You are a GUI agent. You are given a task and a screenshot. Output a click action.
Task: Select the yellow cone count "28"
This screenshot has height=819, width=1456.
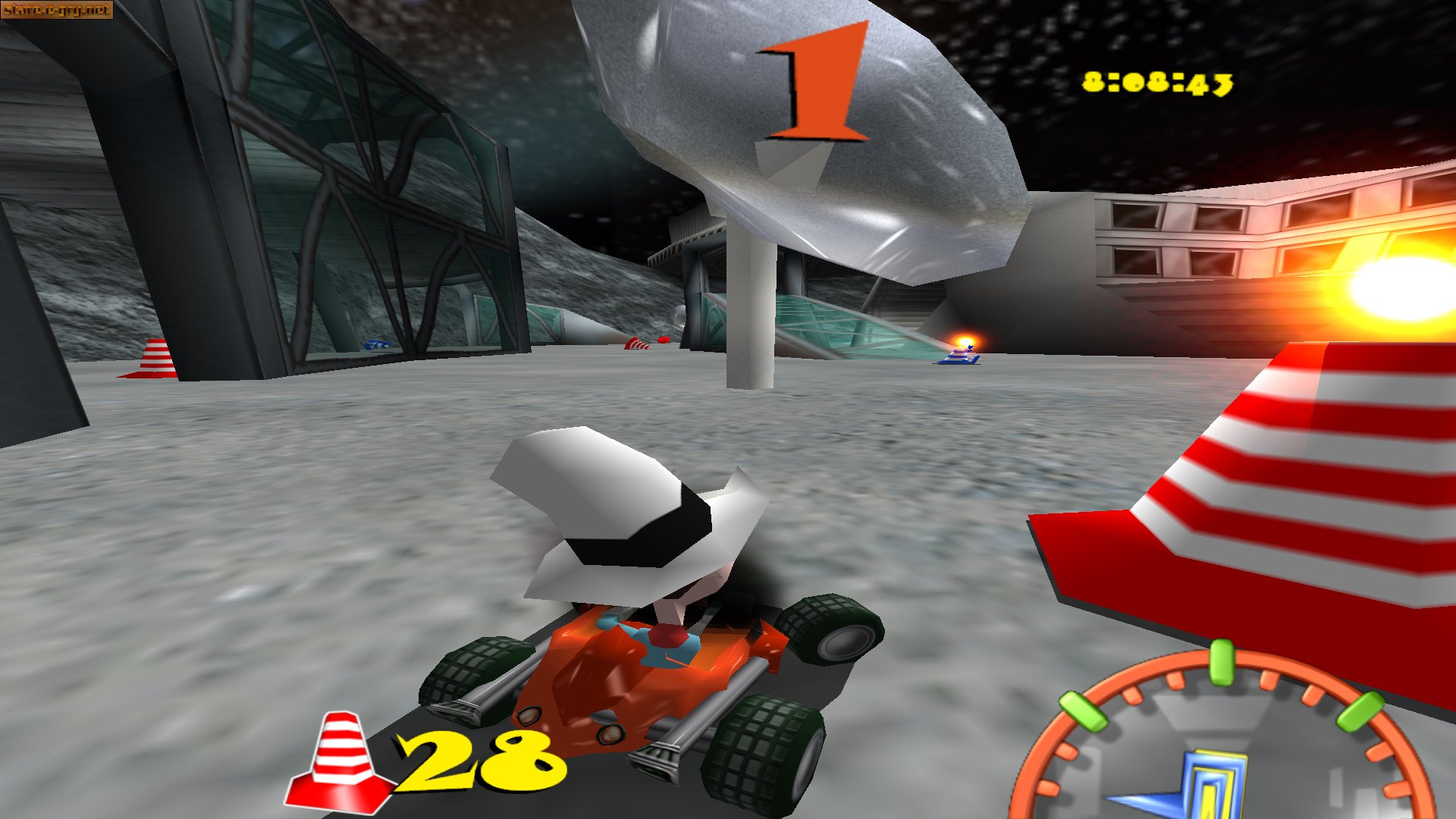[x=478, y=758]
